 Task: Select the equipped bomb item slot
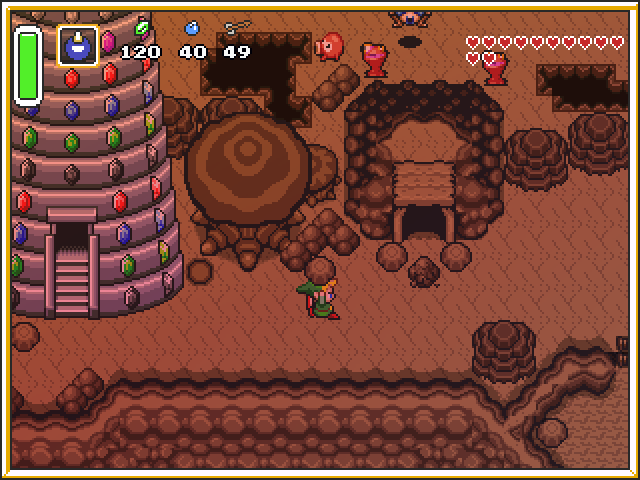[77, 46]
